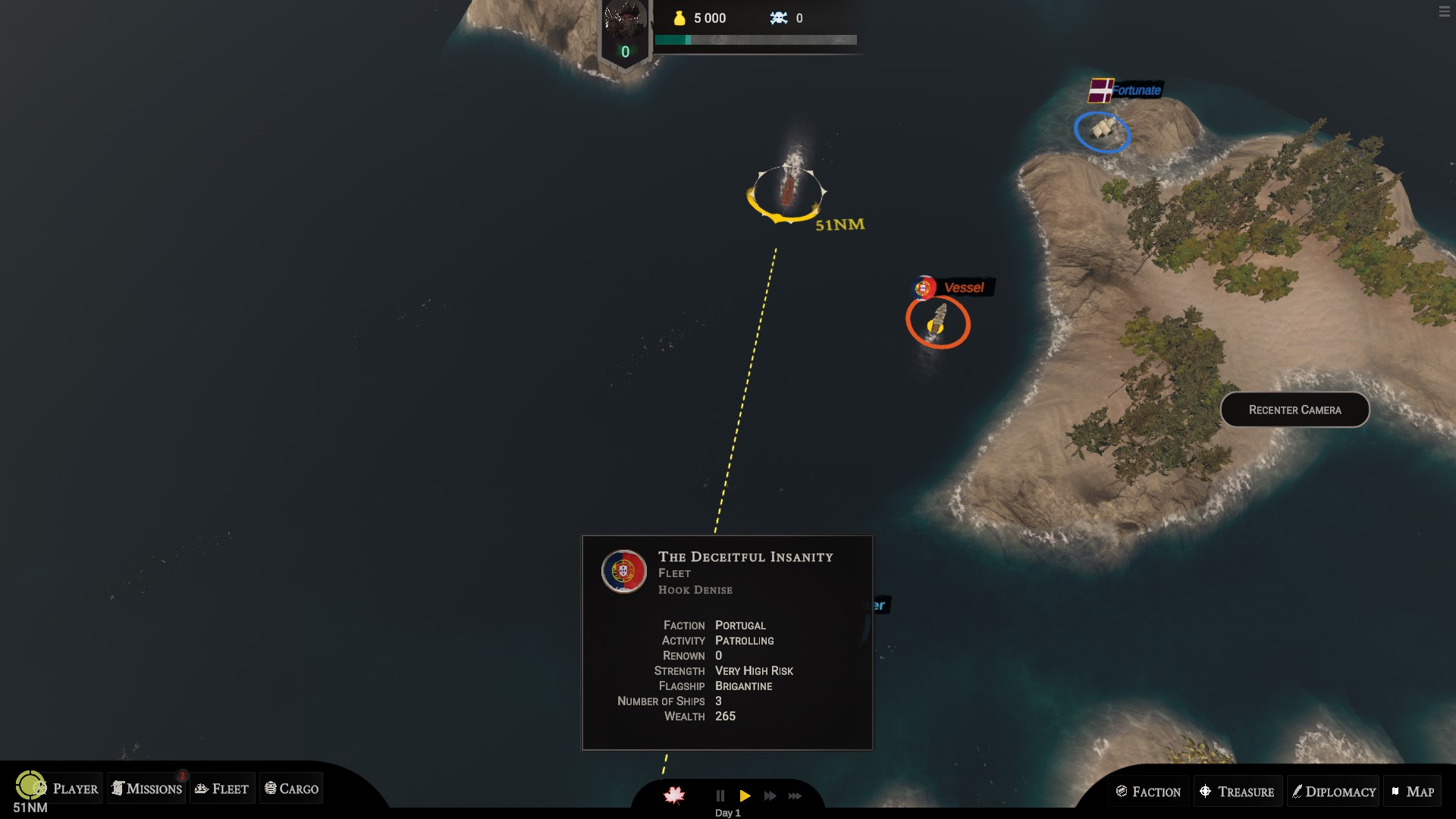
Task: Set time to normal play speed
Action: [x=745, y=795]
